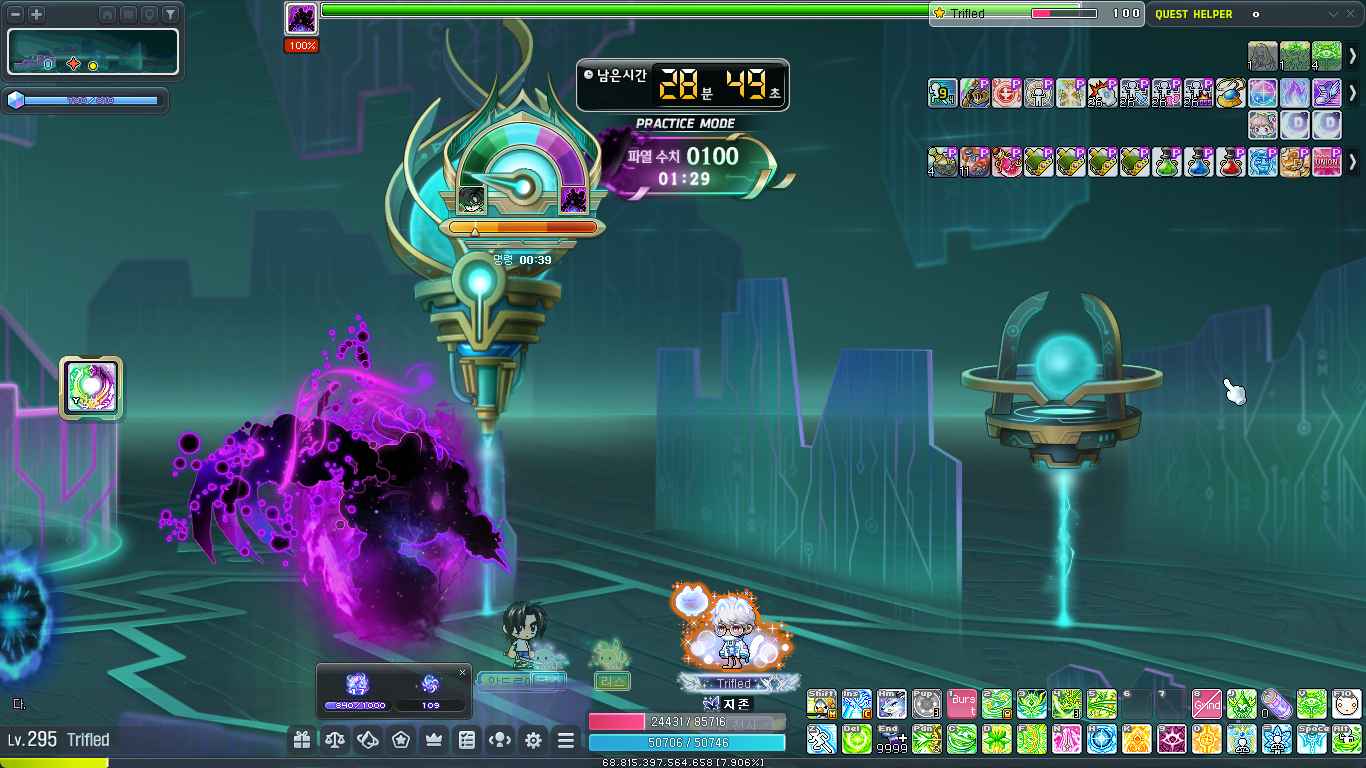1366x768 pixels.
Task: Open the gear settings menu
Action: click(x=533, y=740)
